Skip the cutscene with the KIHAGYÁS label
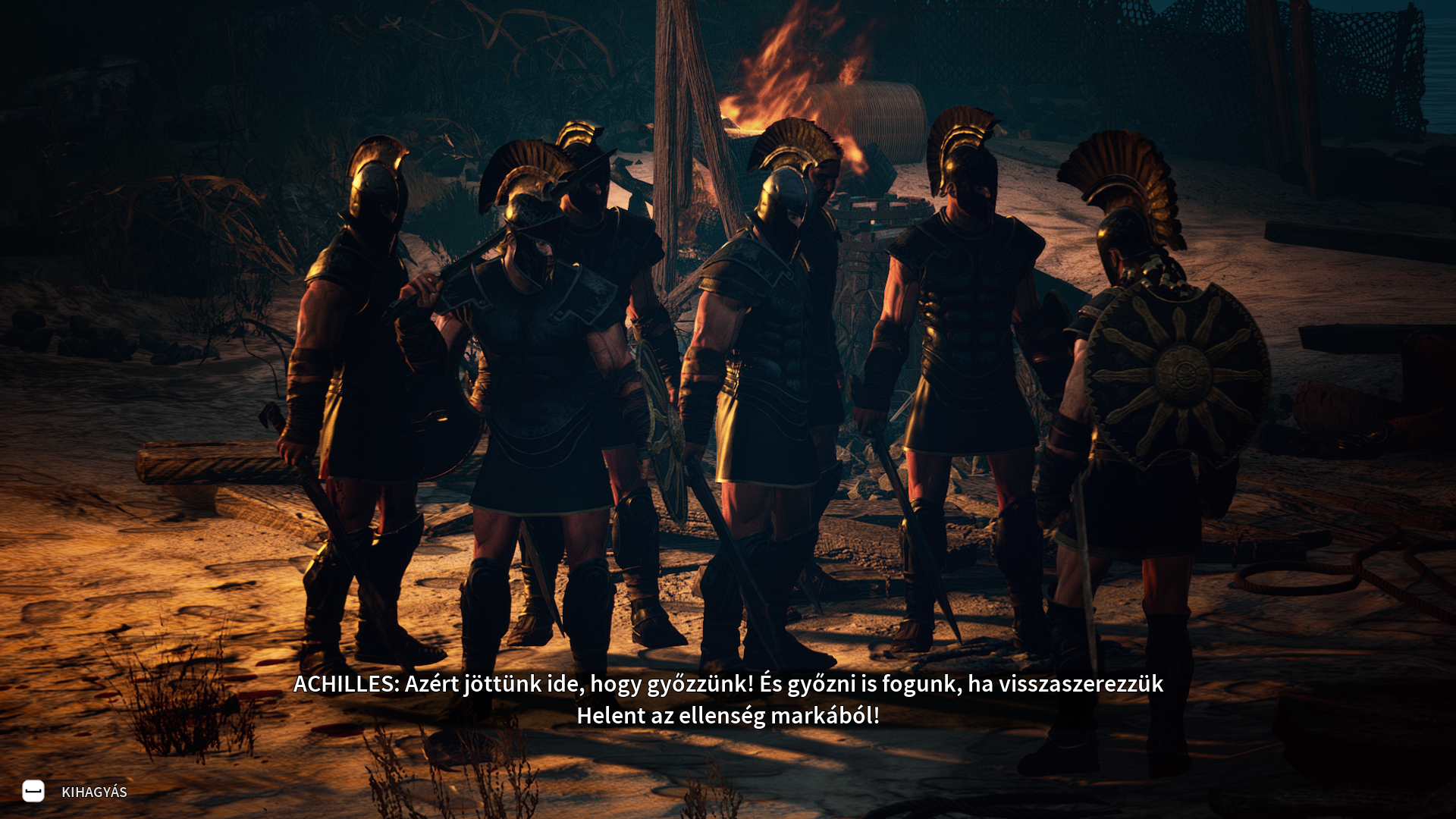This screenshot has width=1456, height=819. 93,792
